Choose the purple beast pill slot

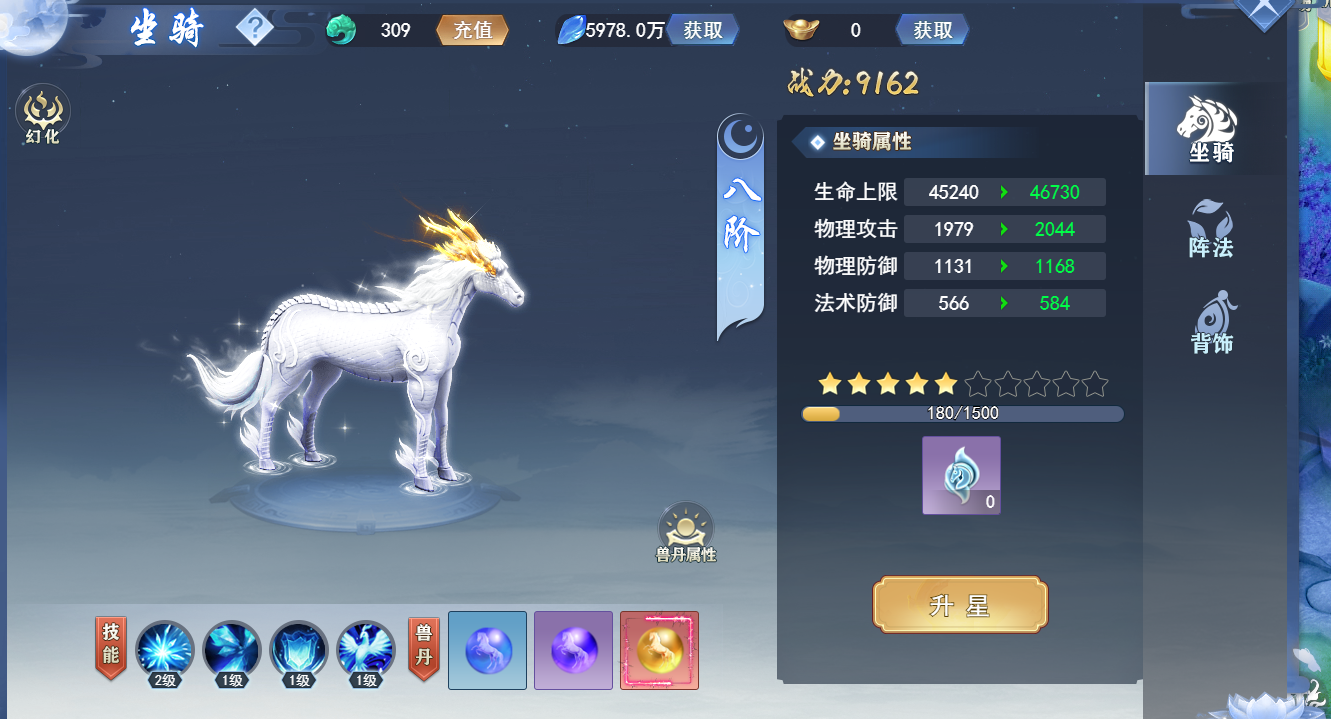tap(573, 650)
